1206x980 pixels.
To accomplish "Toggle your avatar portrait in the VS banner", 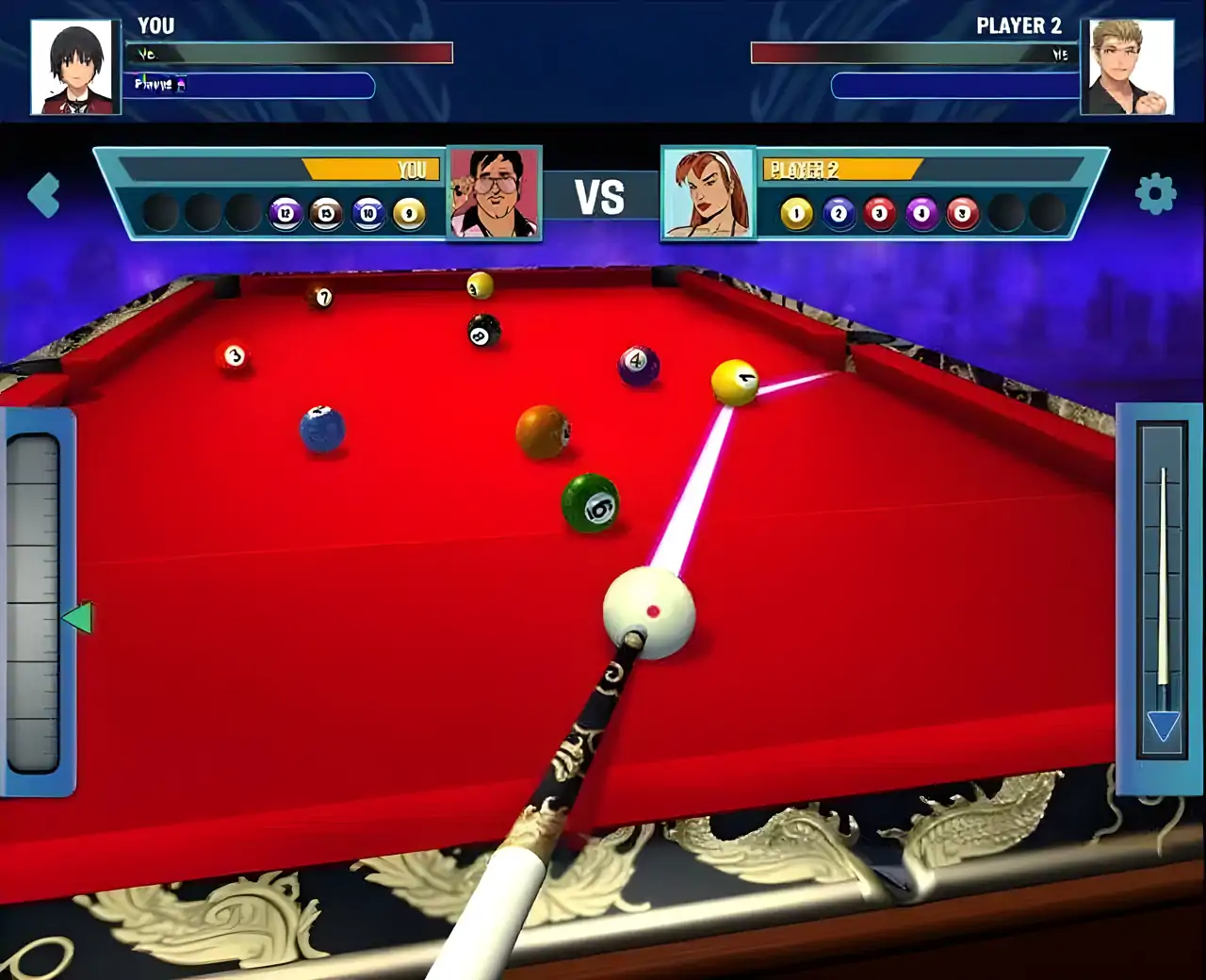I will (494, 191).
